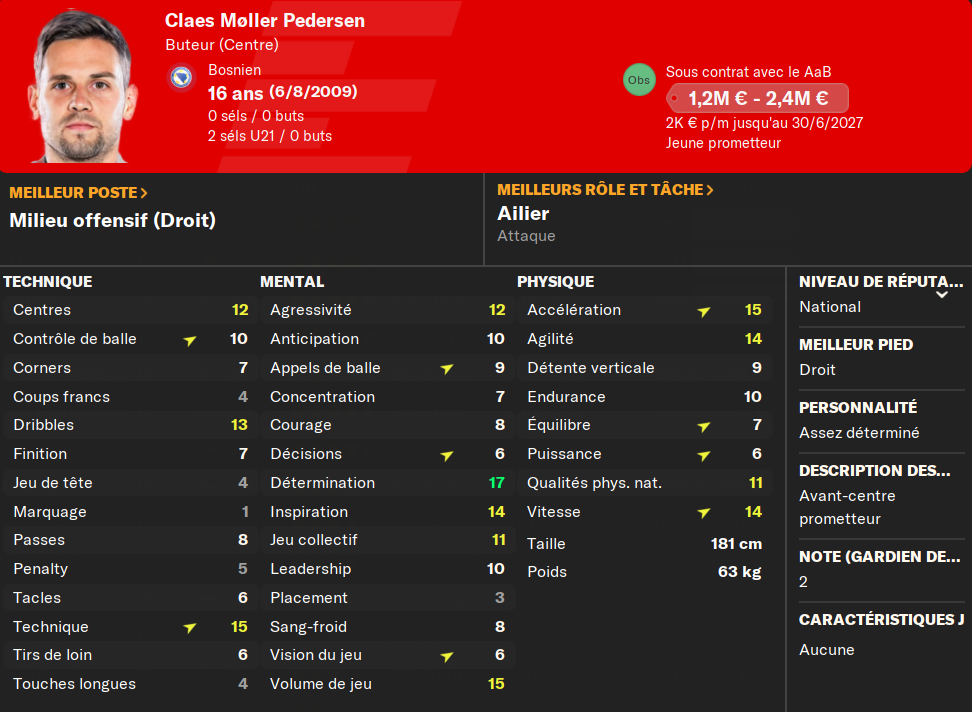
Task: Choose the Dribbles attribute row
Action: point(129,425)
